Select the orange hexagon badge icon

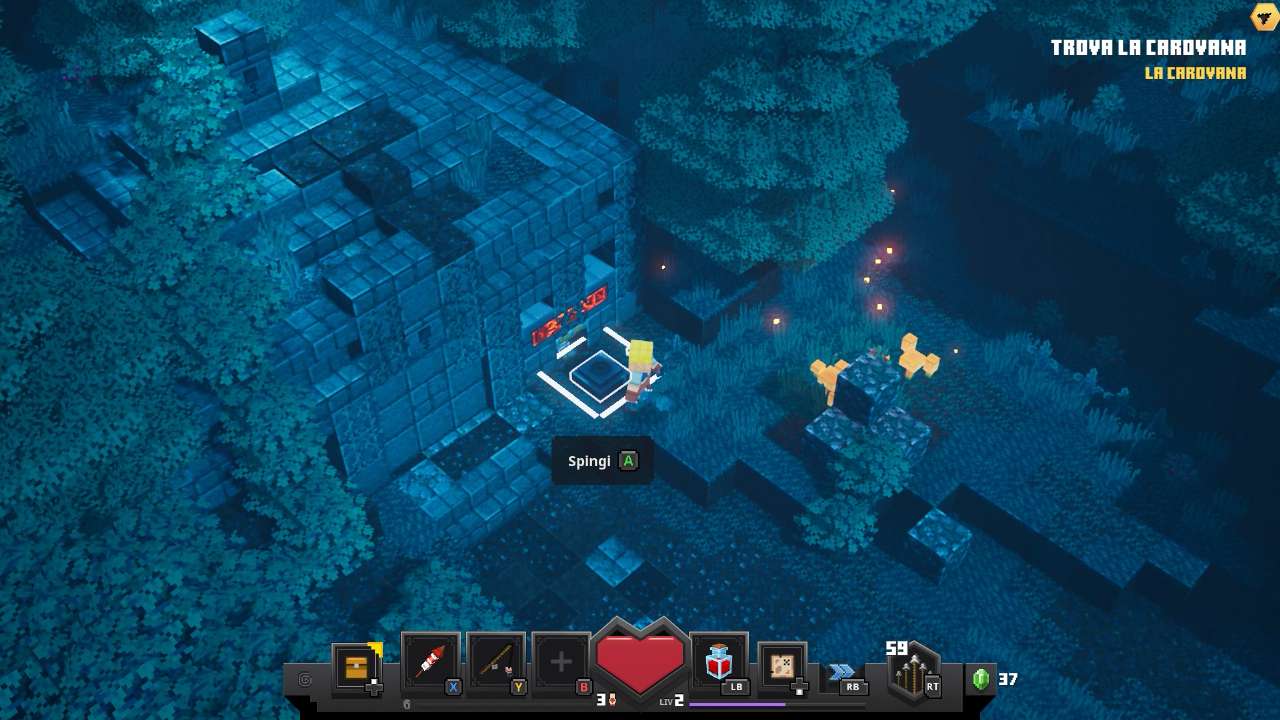(1264, 16)
